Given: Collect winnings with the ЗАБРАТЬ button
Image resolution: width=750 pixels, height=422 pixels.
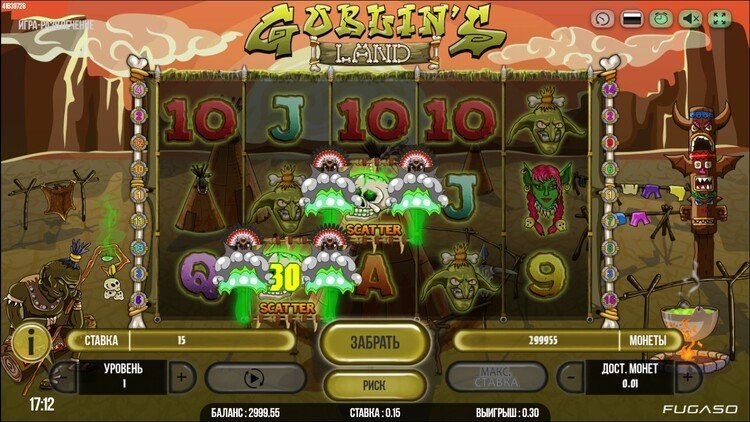Looking at the screenshot, I should pos(375,342).
